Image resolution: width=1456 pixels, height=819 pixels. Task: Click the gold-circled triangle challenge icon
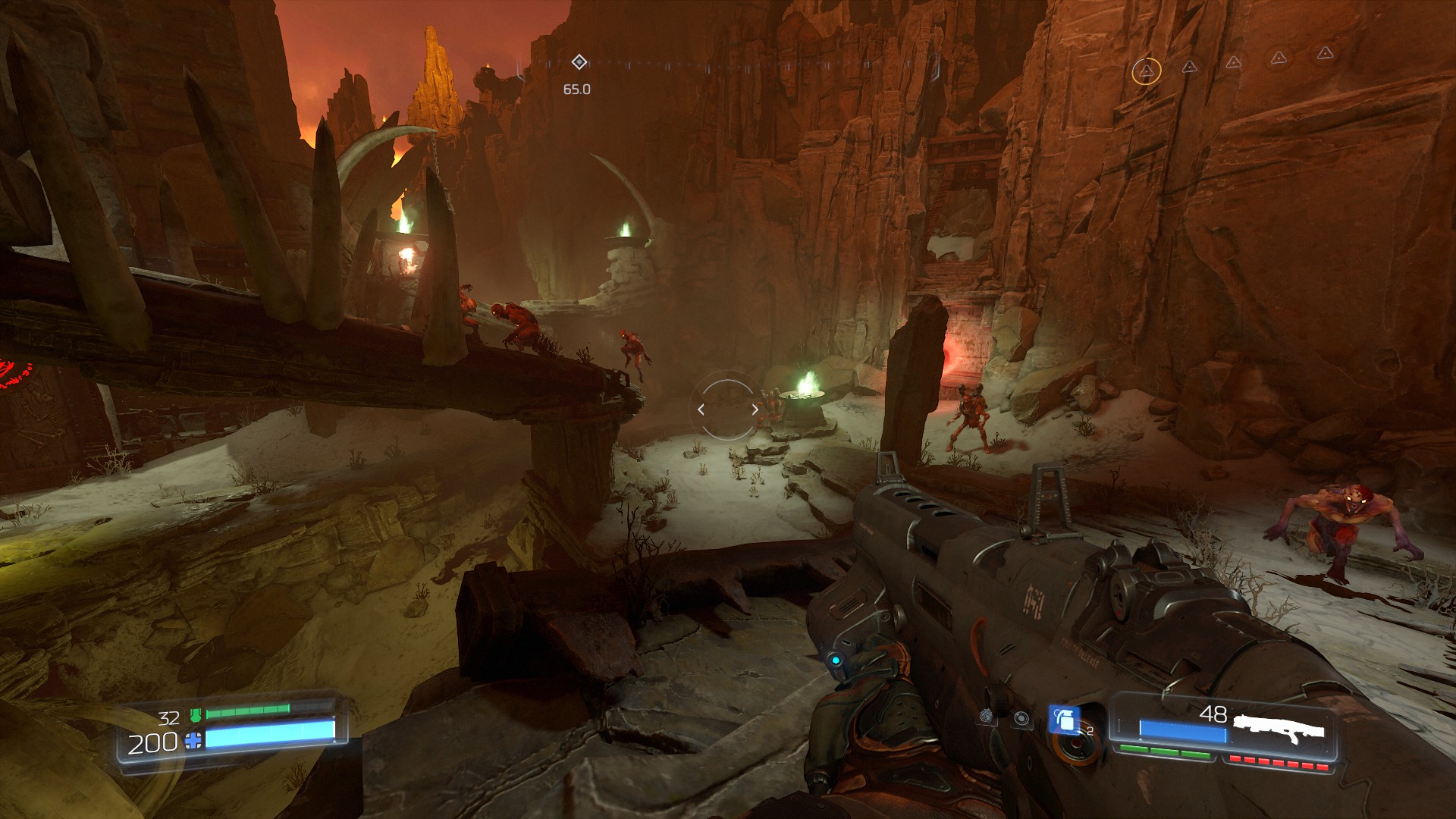click(1146, 72)
